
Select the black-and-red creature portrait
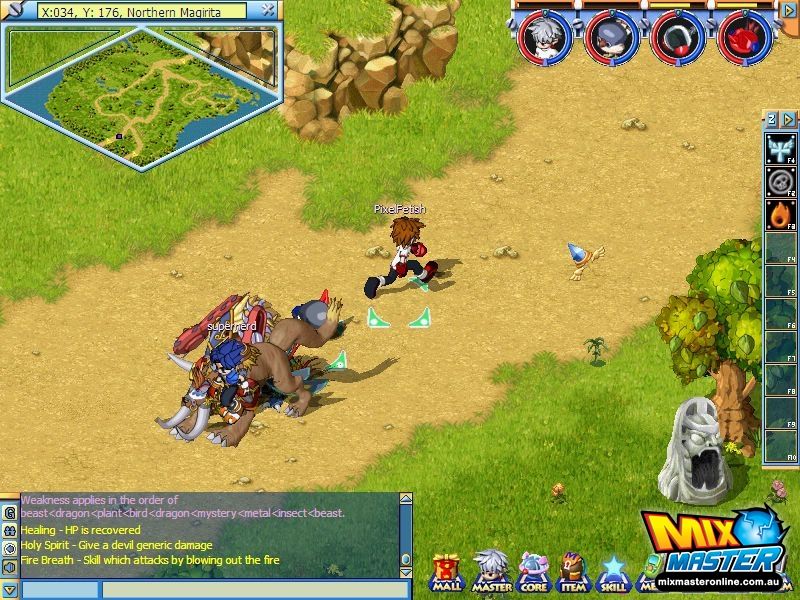pyautogui.click(x=677, y=36)
